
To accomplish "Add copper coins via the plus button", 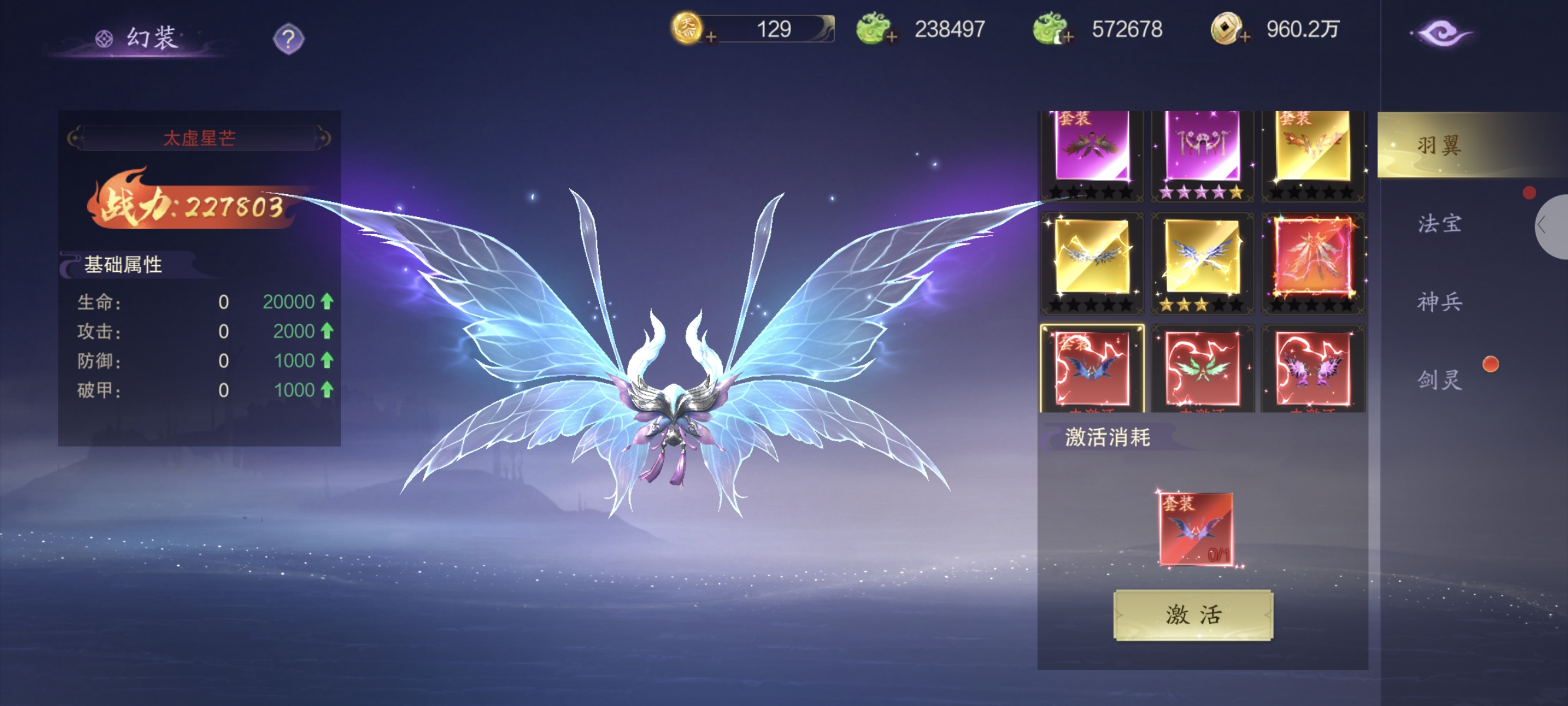I will (x=1245, y=37).
